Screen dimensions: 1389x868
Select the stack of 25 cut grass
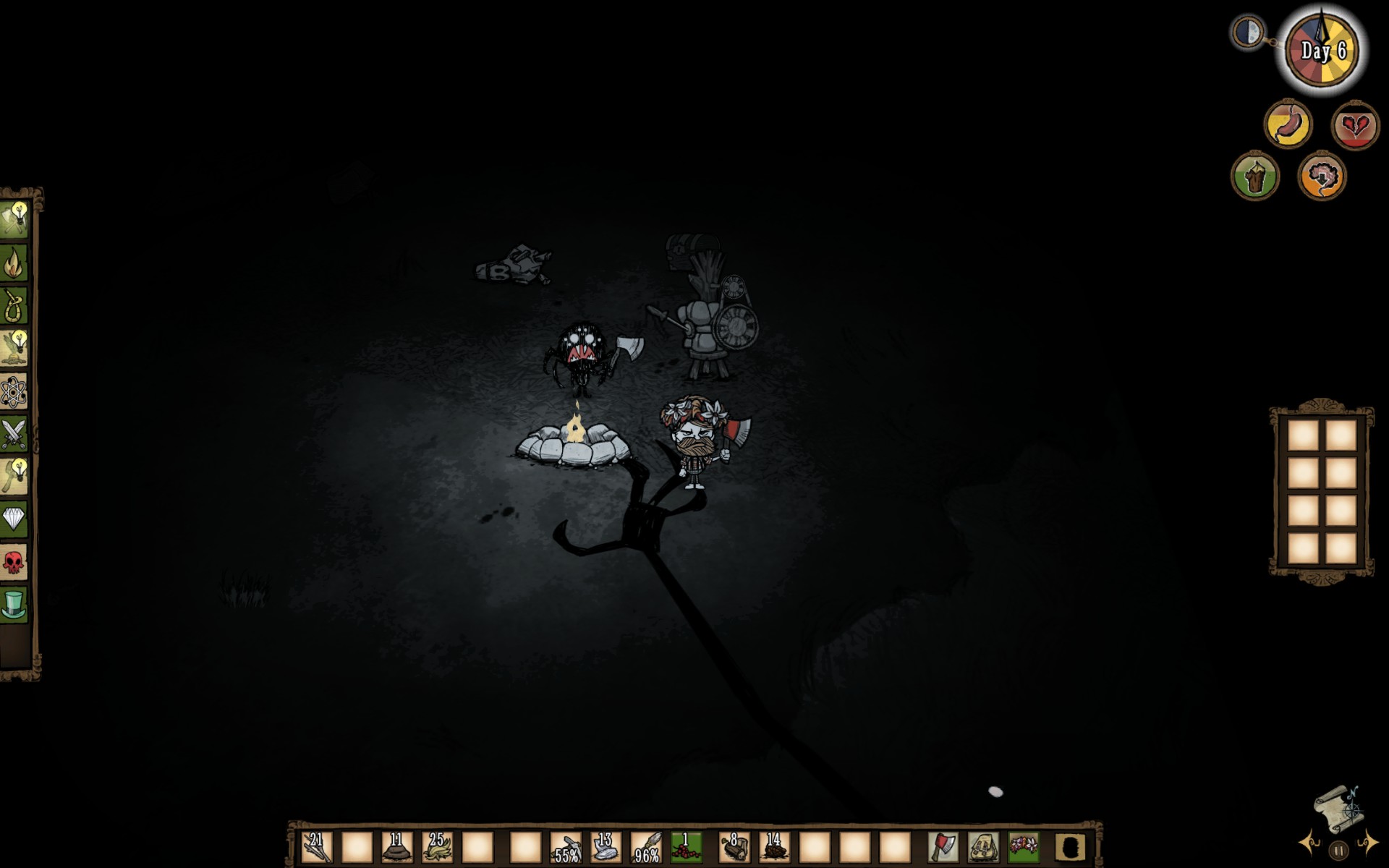437,847
